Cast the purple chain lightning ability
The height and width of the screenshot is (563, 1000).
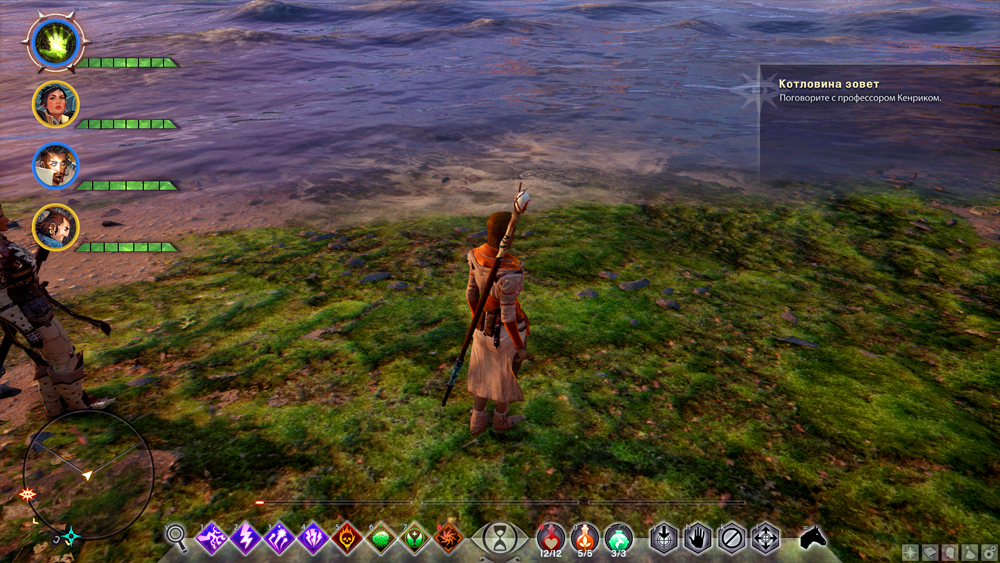[x=212, y=538]
